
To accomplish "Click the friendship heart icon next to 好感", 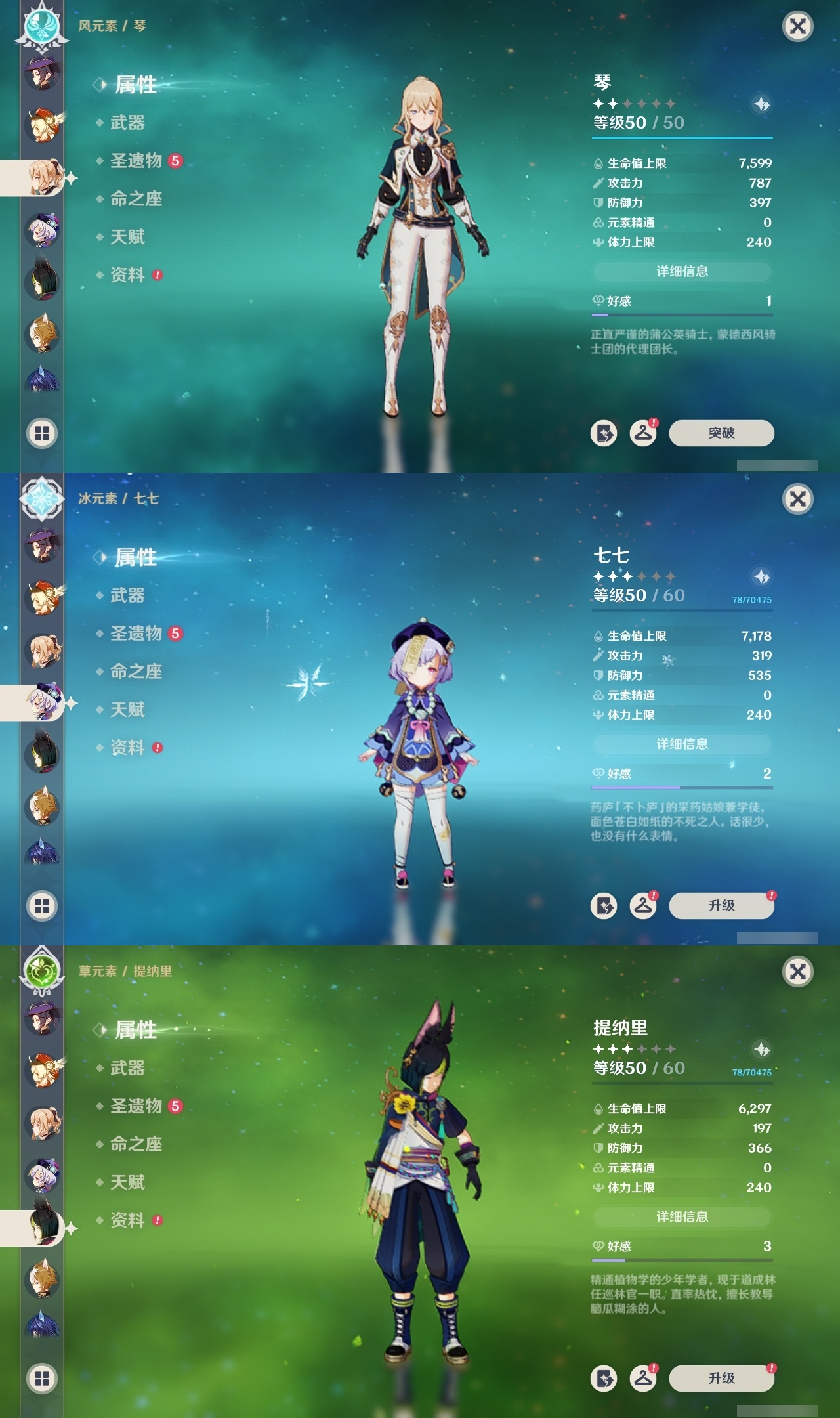I will (x=597, y=302).
